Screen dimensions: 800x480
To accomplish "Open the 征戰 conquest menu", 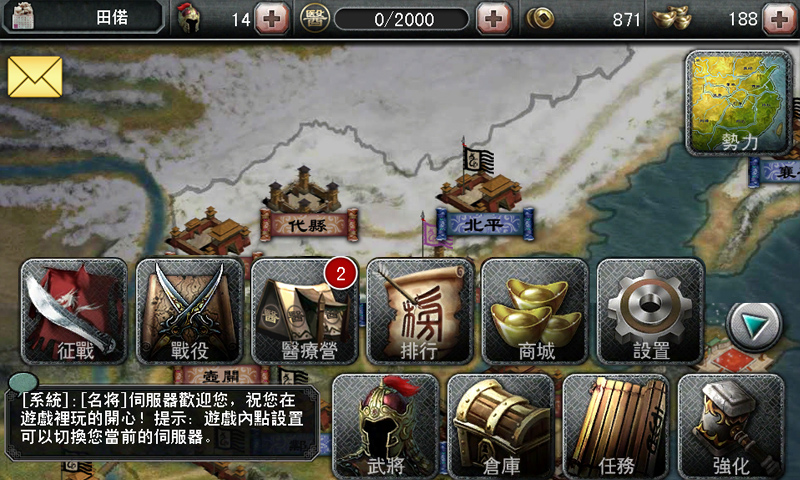I will pos(75,311).
